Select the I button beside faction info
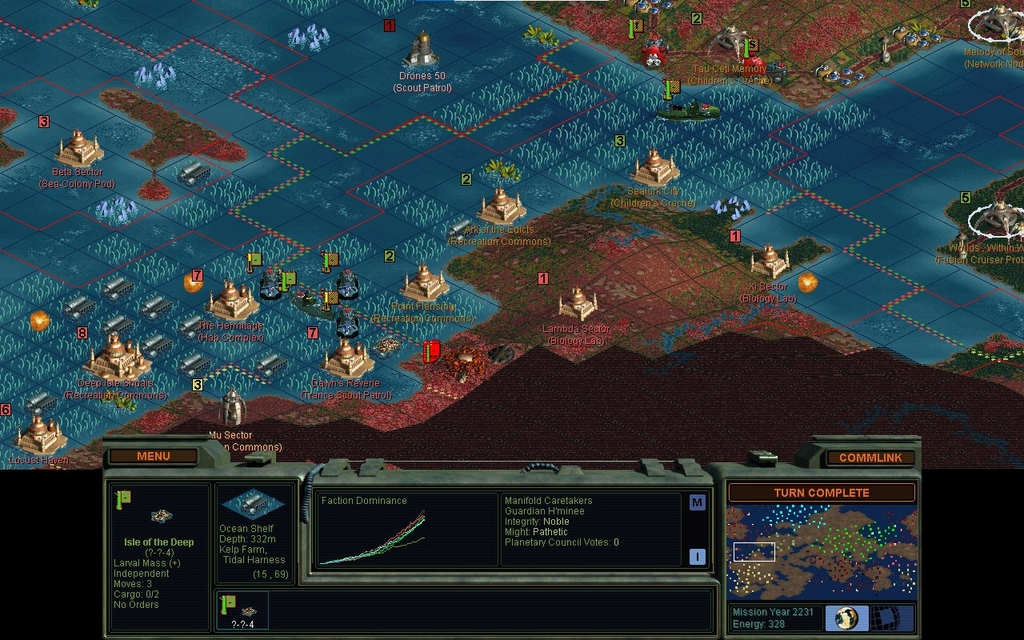The width and height of the screenshot is (1024, 640). pyautogui.click(x=697, y=557)
